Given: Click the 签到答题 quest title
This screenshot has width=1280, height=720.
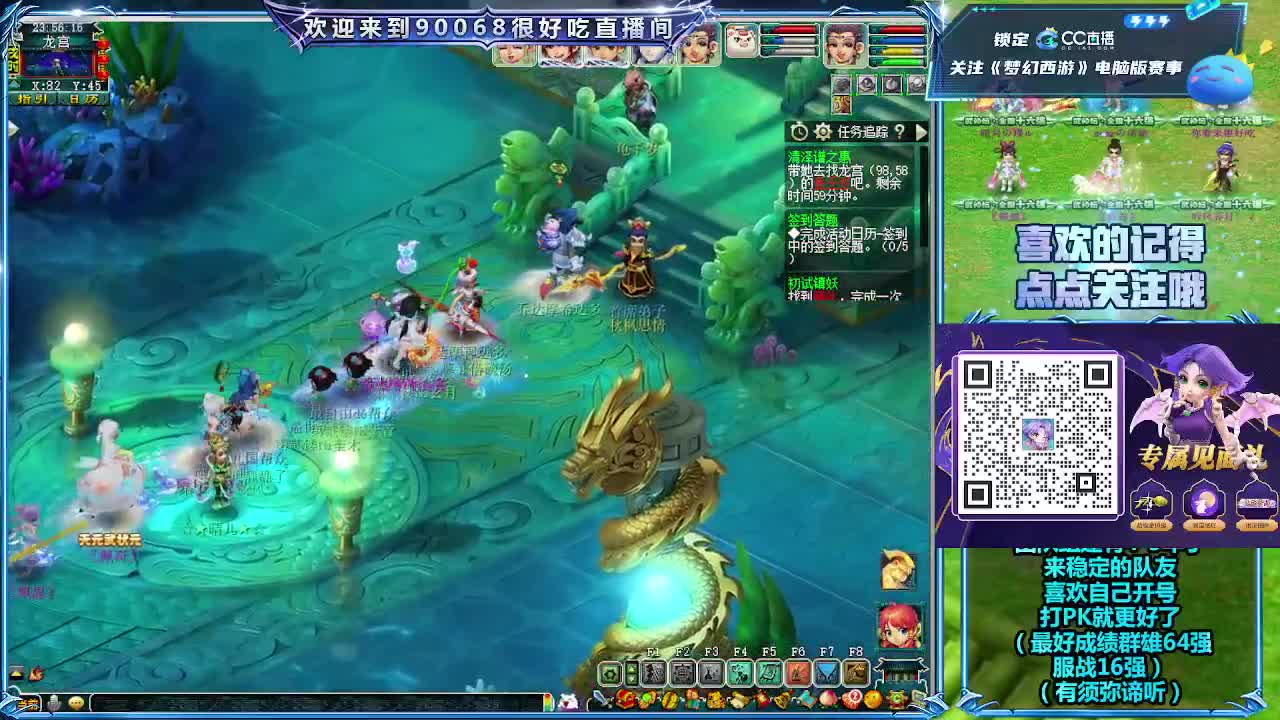Looking at the screenshot, I should (x=813, y=219).
